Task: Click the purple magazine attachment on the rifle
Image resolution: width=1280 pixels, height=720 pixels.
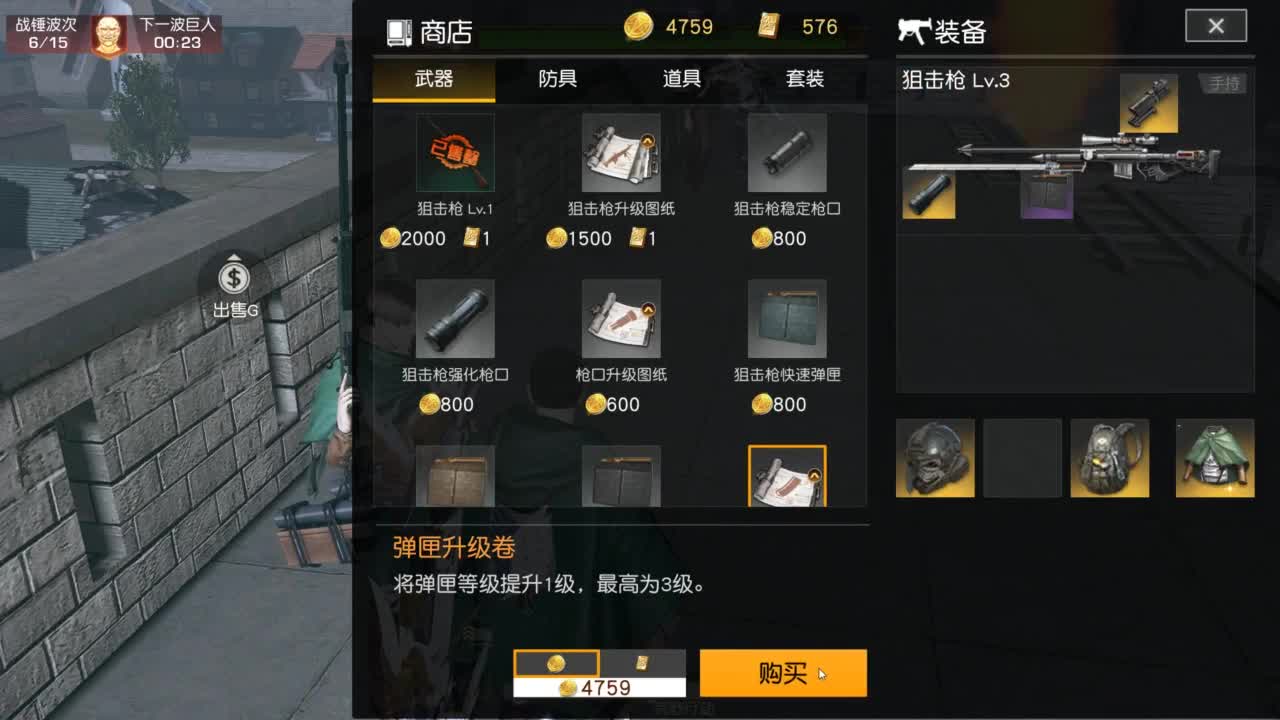Action: [x=1045, y=197]
